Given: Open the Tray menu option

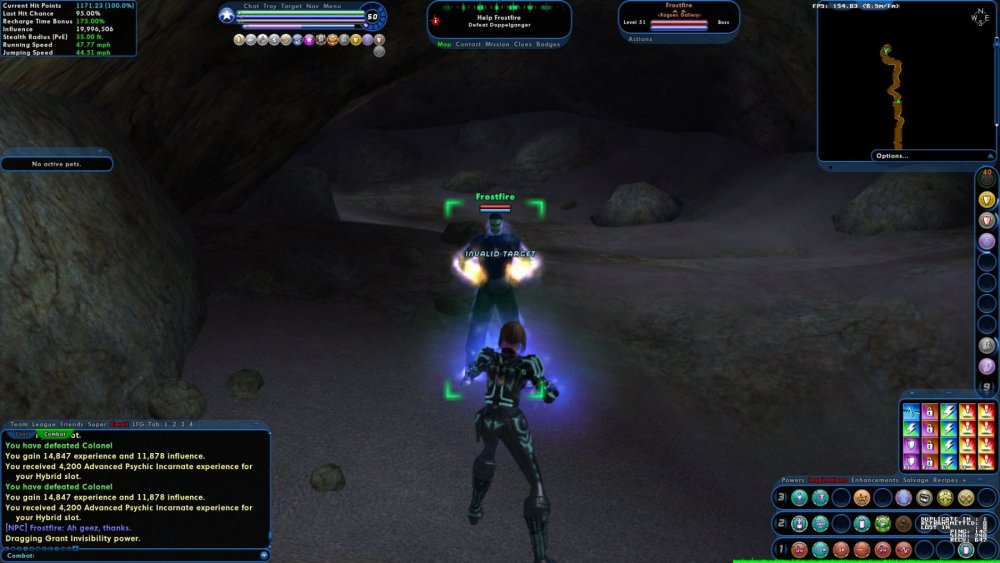Looking at the screenshot, I should (x=271, y=6).
